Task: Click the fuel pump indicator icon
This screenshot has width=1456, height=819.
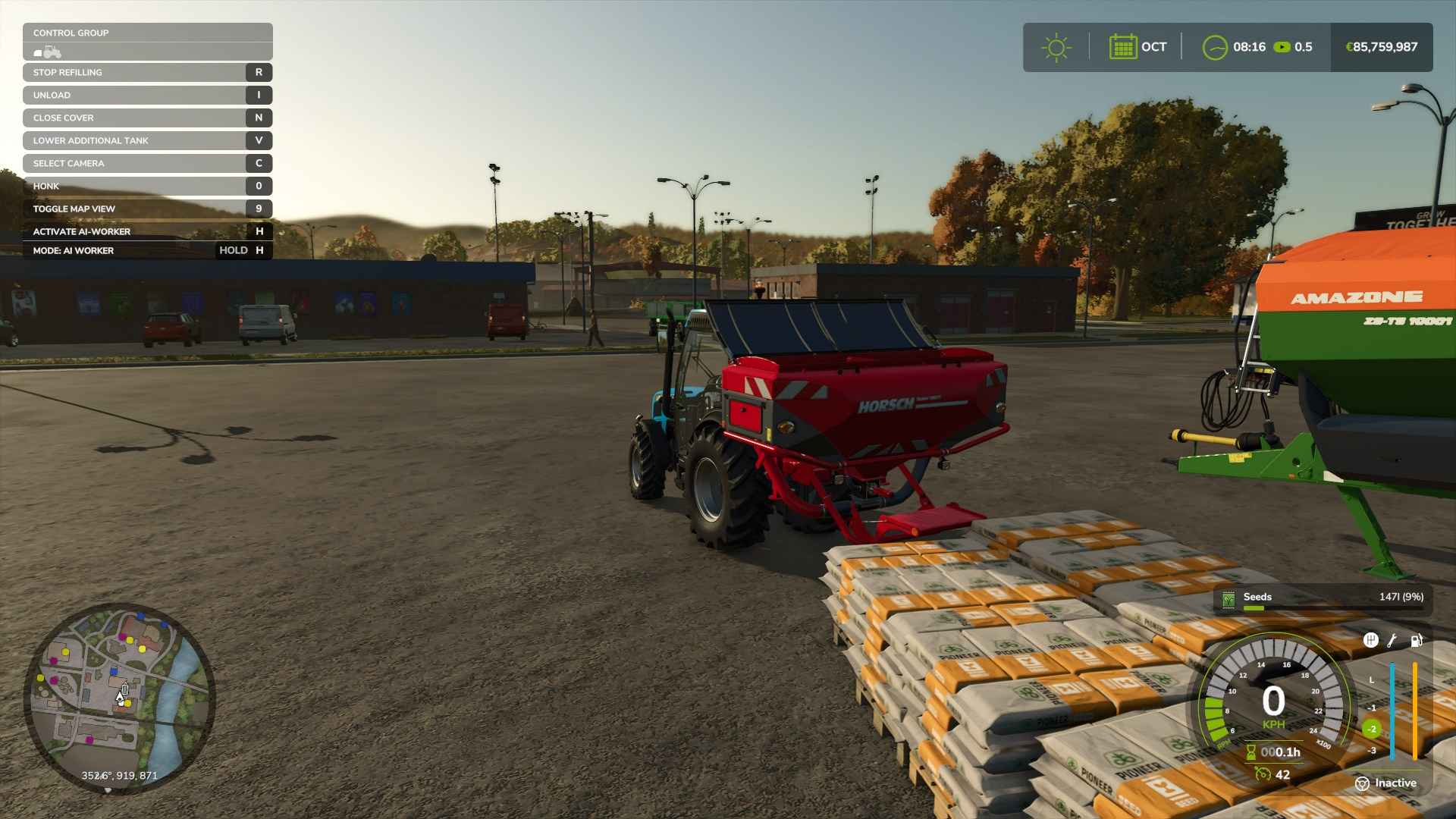Action: (x=1416, y=640)
